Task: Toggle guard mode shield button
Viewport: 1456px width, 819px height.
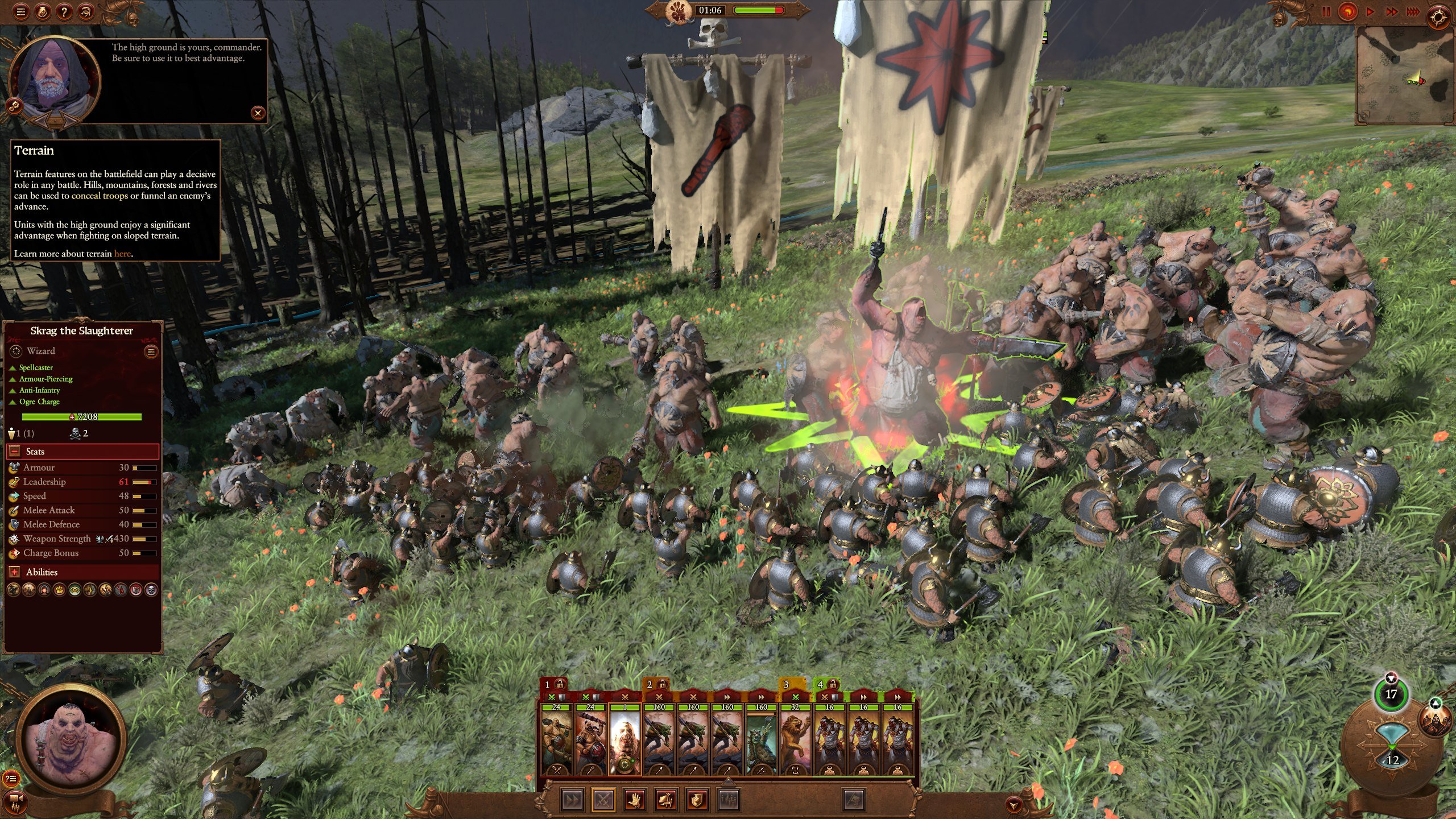Action: [697, 800]
